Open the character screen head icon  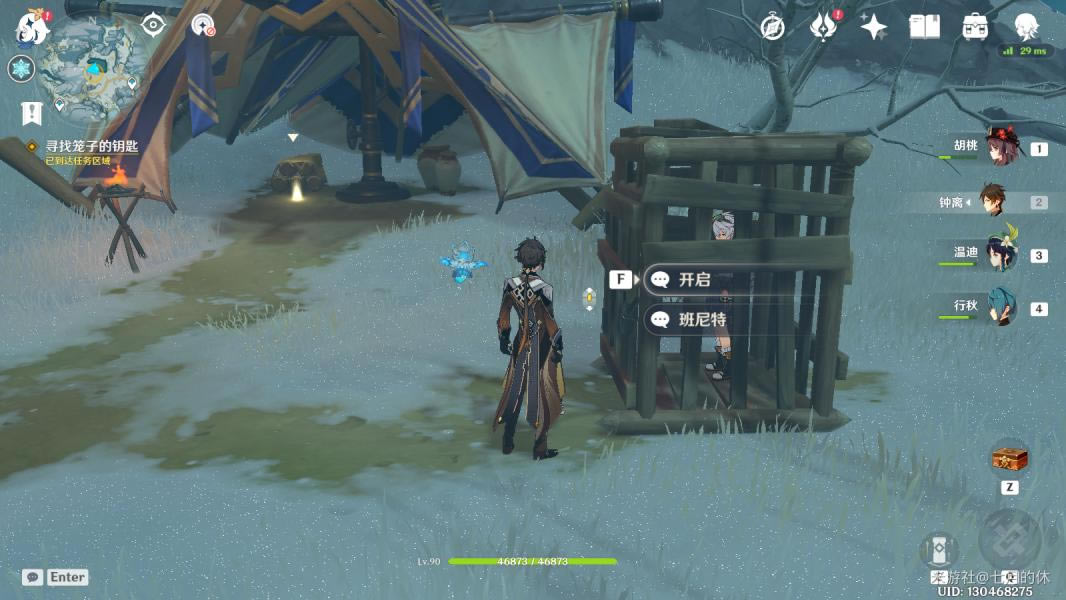click(1025, 27)
